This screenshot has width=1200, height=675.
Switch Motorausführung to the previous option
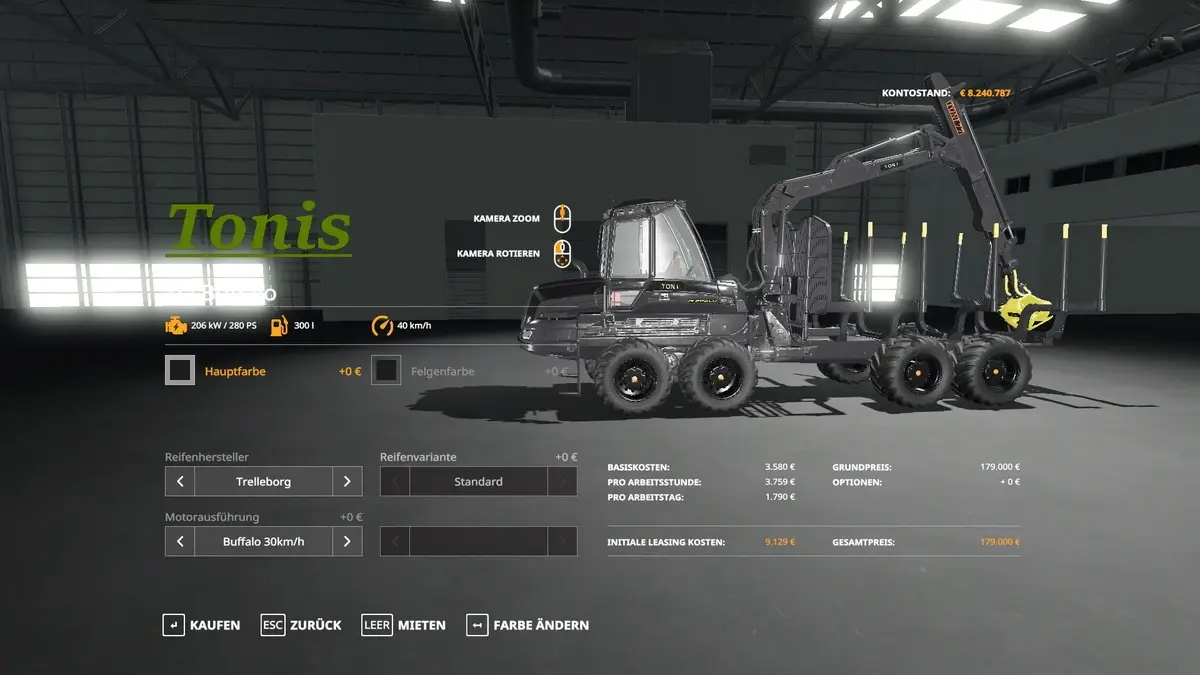(x=180, y=541)
